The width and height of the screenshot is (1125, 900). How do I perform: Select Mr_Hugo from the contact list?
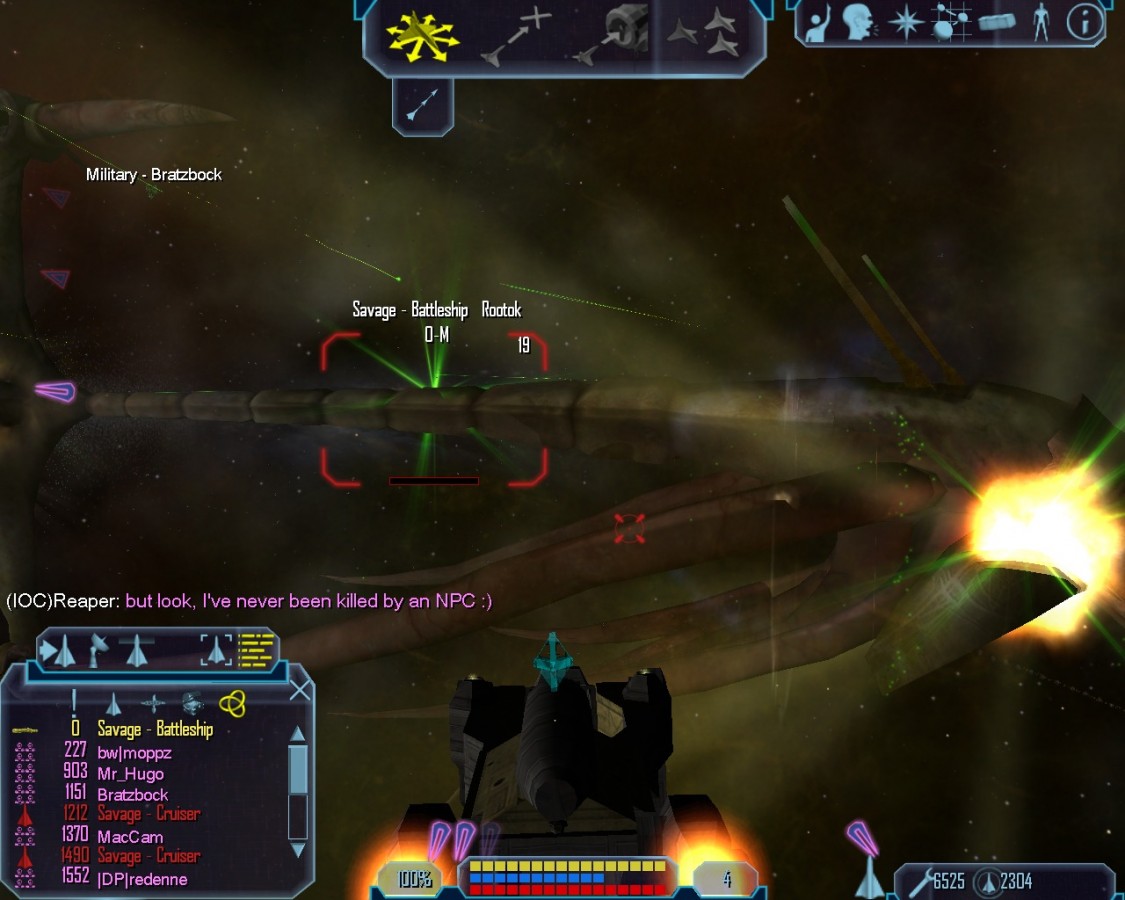pyautogui.click(x=130, y=773)
